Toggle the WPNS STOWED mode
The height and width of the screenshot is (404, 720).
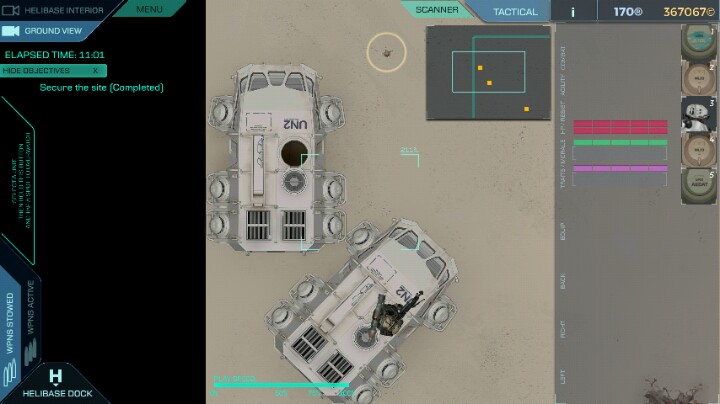pyautogui.click(x=11, y=322)
